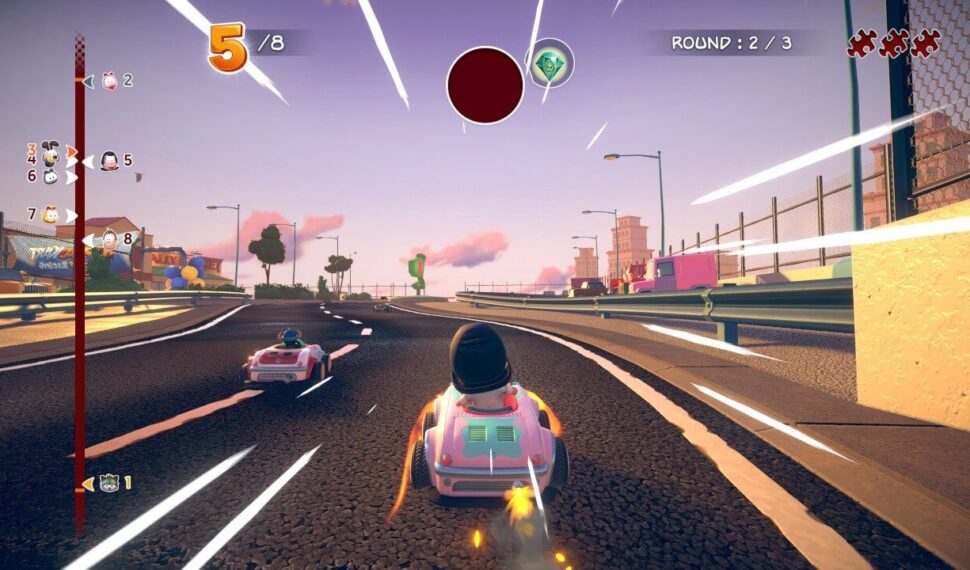Select the green diamond bonus icon
The height and width of the screenshot is (570, 970).
[549, 63]
